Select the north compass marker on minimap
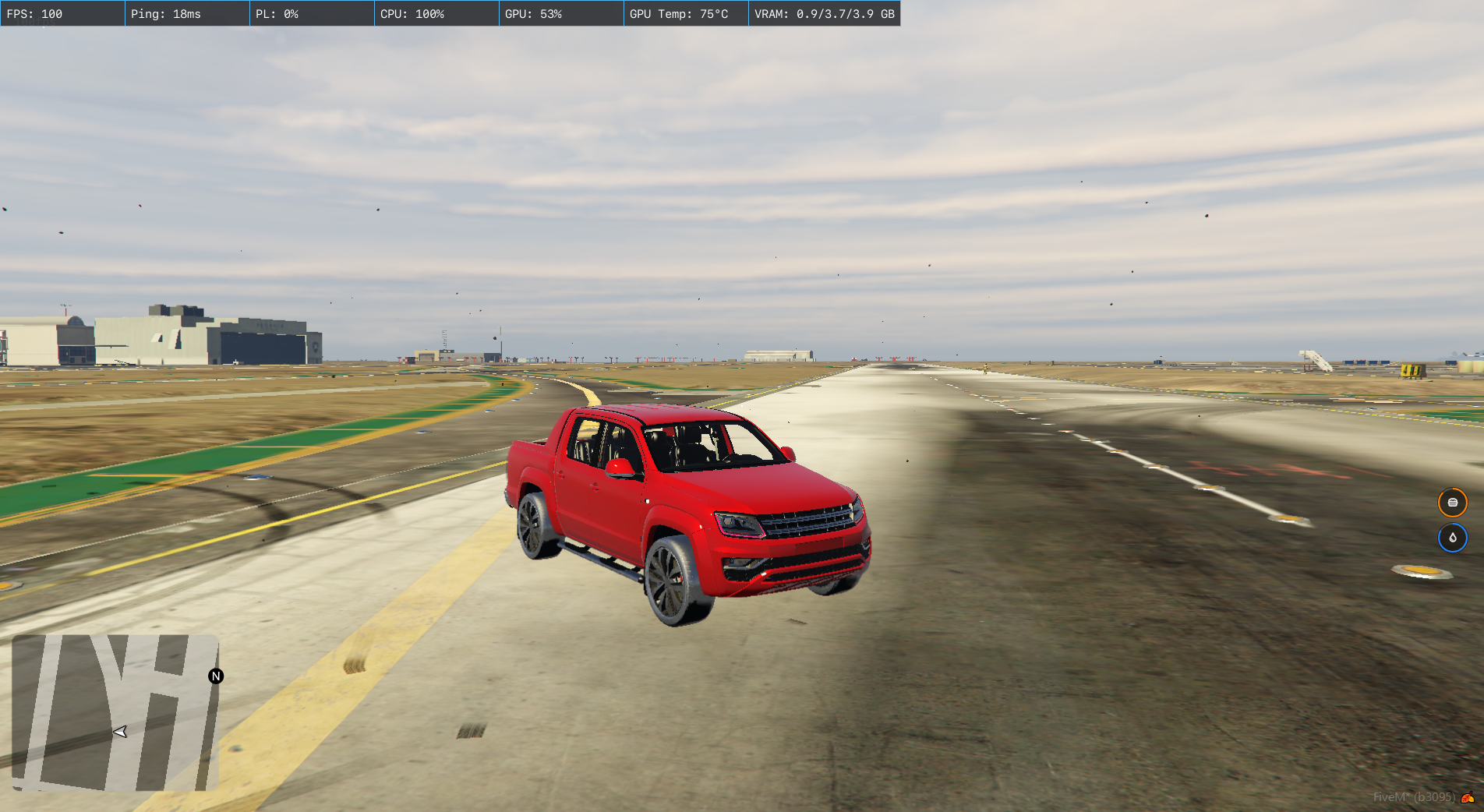1484x812 pixels. click(x=216, y=676)
